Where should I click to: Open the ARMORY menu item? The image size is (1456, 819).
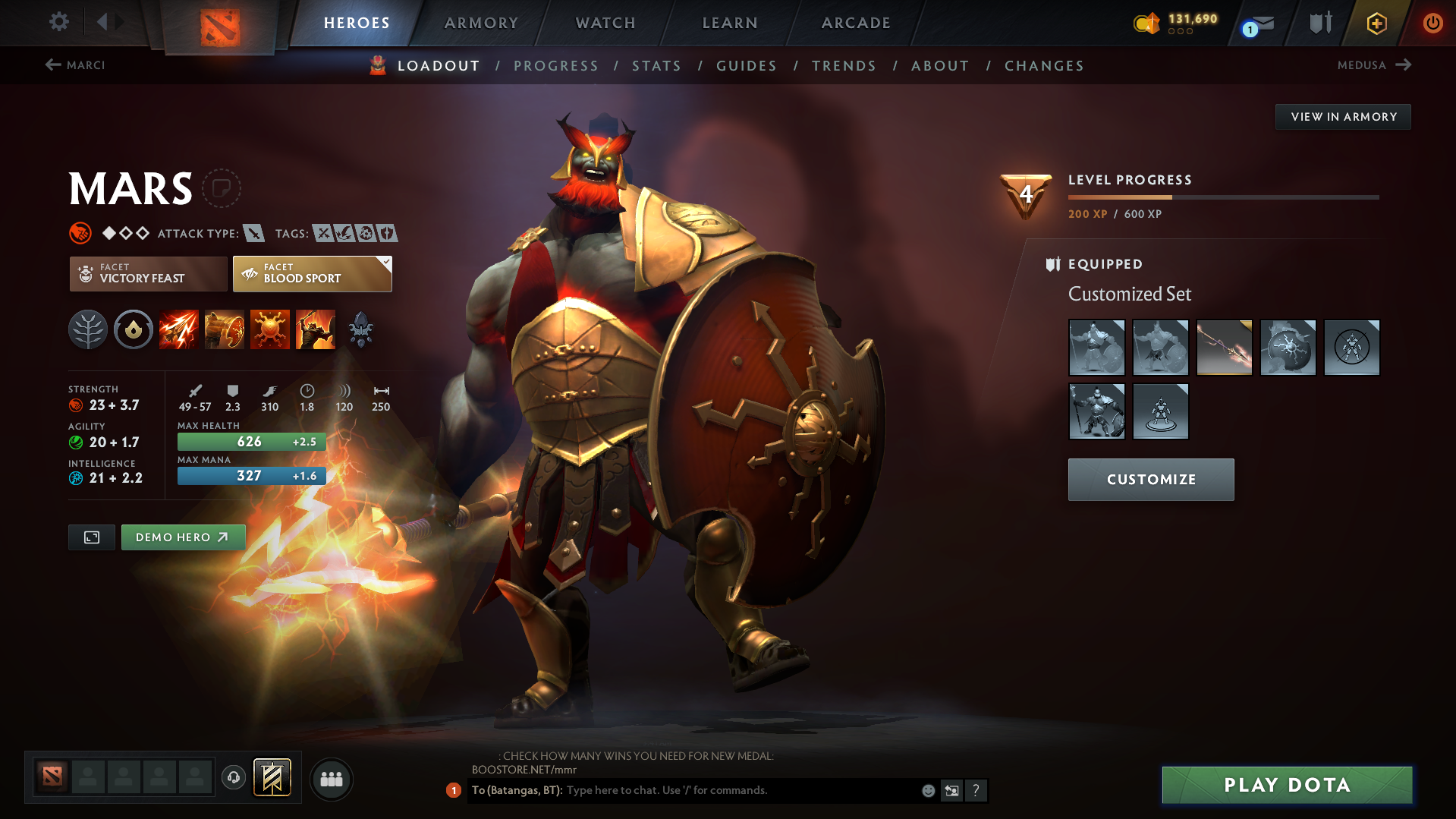tap(481, 23)
